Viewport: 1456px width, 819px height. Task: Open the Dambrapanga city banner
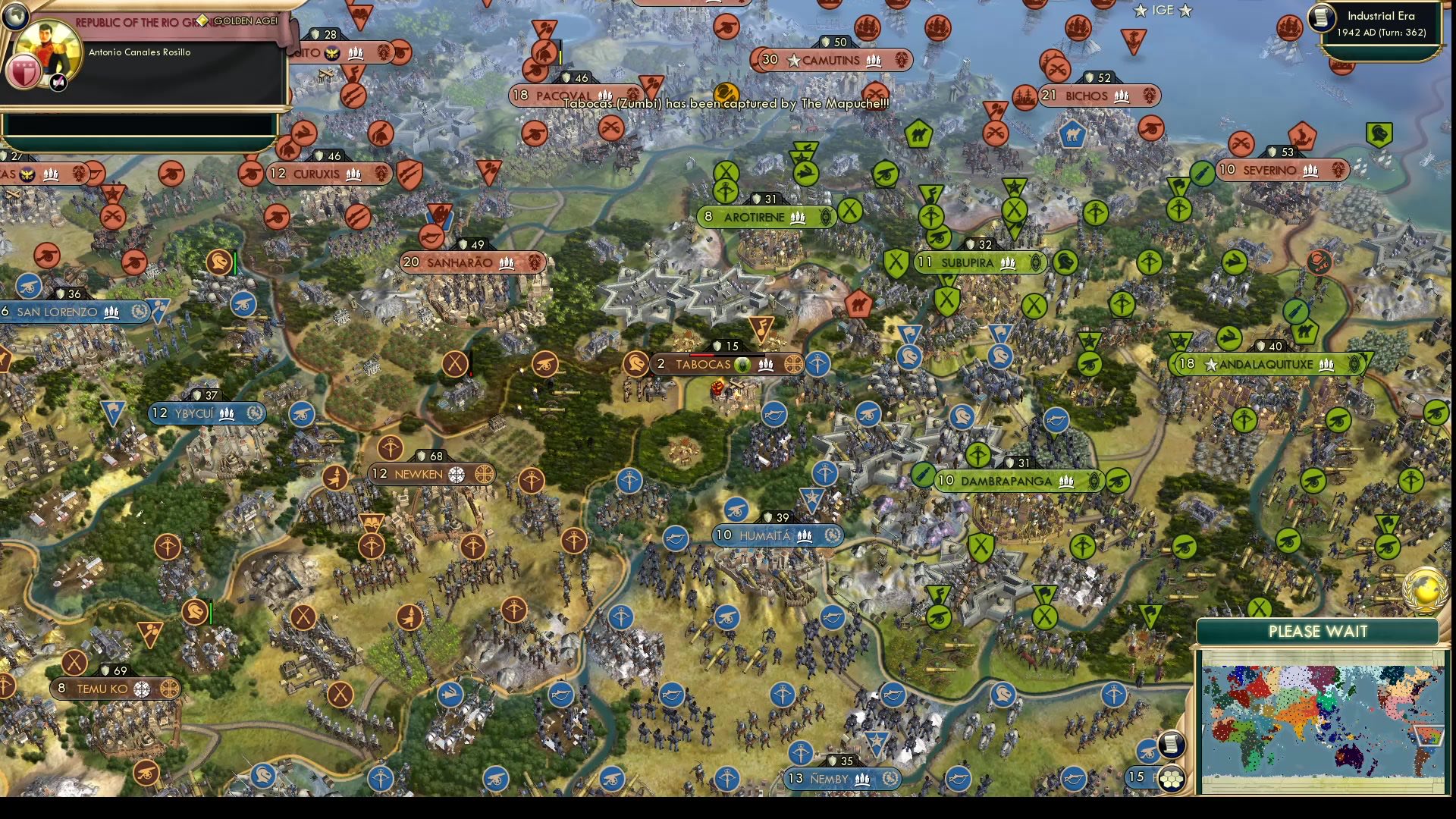point(1005,479)
